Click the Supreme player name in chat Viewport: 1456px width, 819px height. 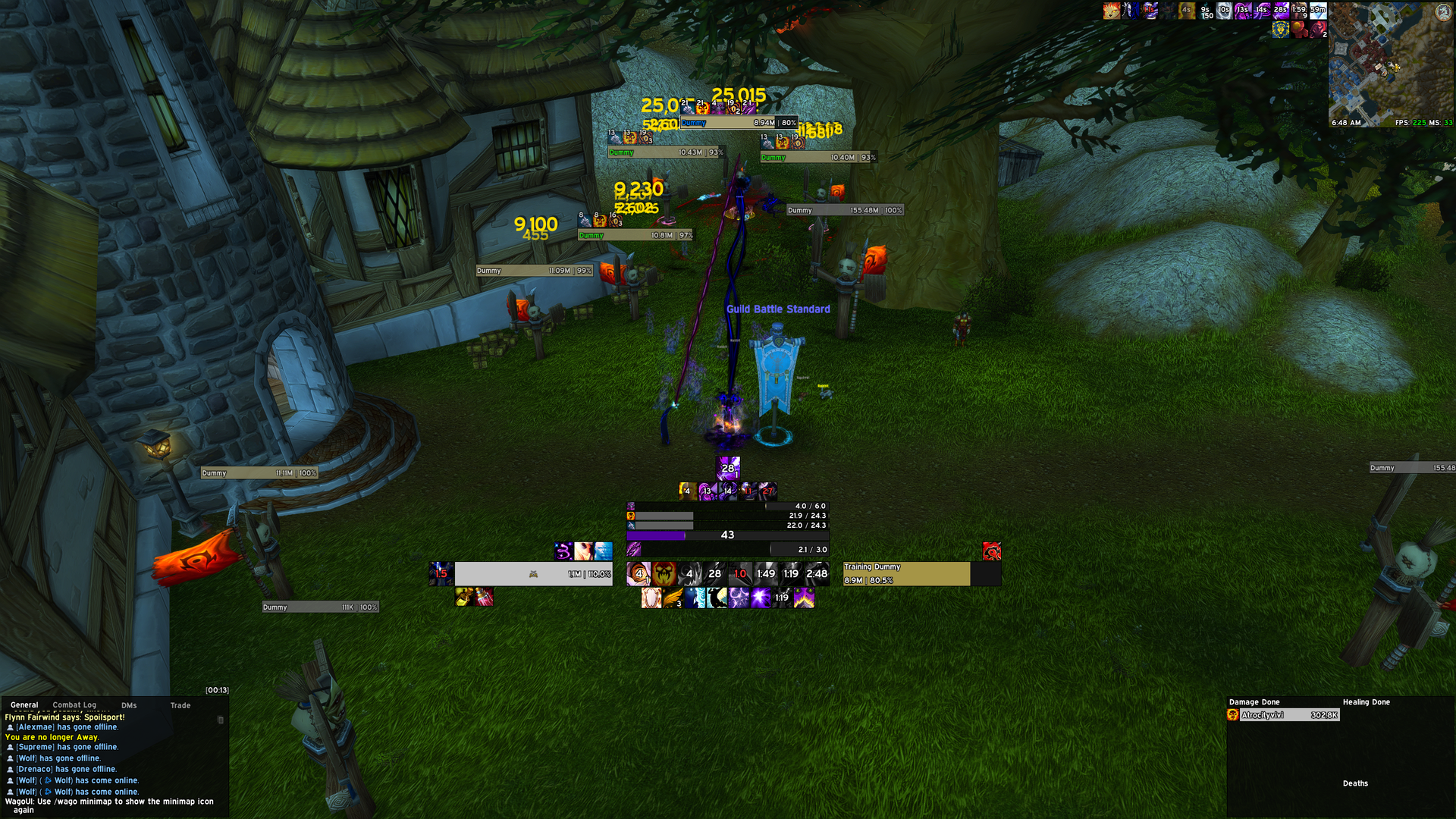[x=36, y=747]
